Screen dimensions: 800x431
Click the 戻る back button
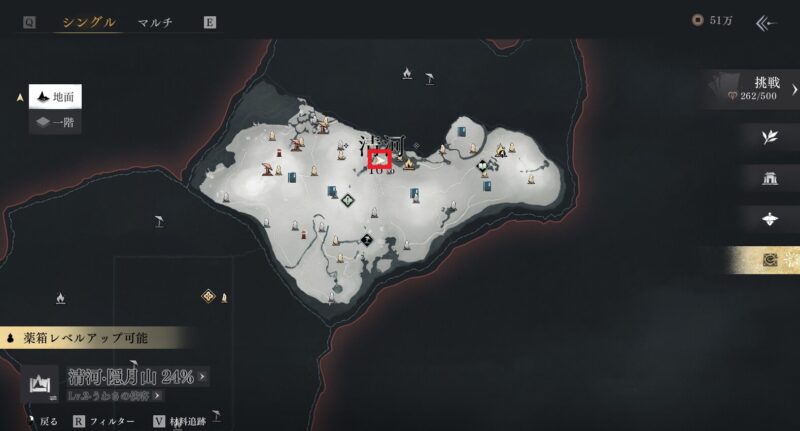(44, 422)
